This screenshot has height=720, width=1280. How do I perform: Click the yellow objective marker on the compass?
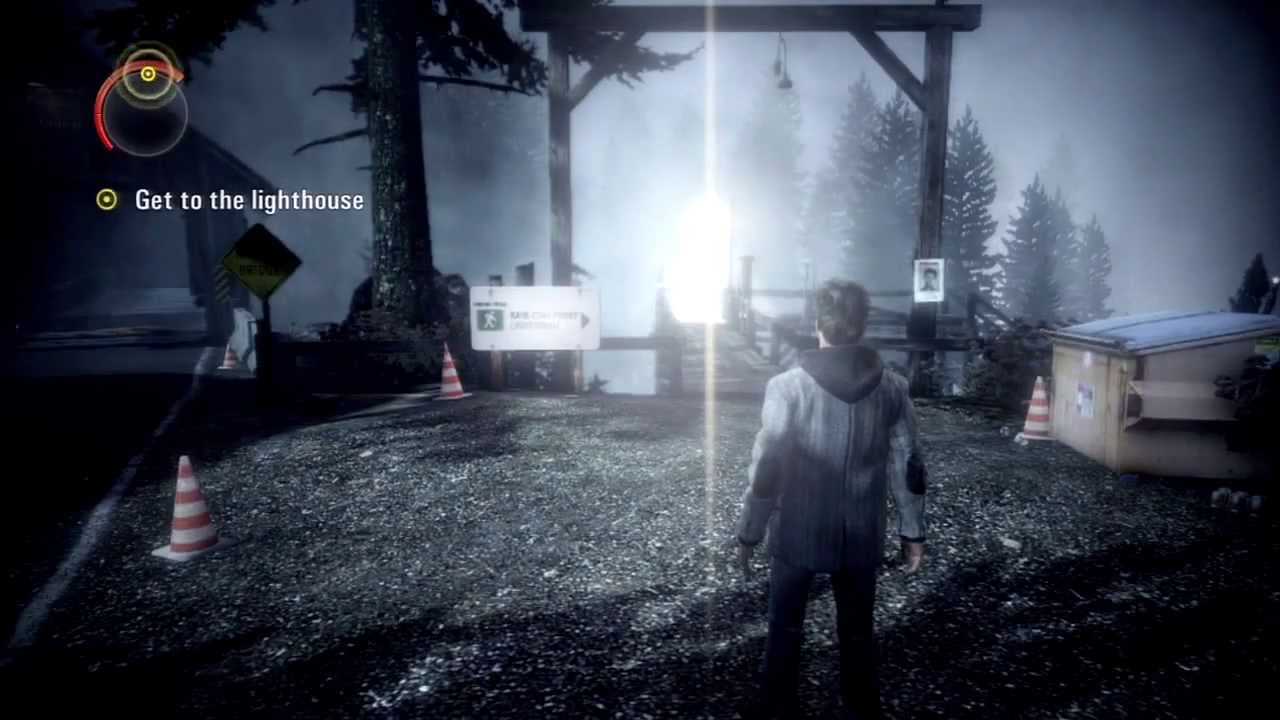click(147, 74)
